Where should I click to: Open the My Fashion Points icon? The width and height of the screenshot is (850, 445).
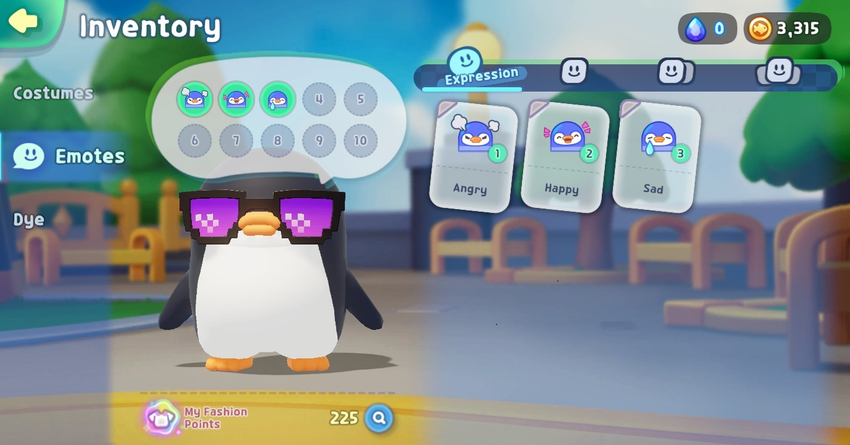(x=159, y=416)
